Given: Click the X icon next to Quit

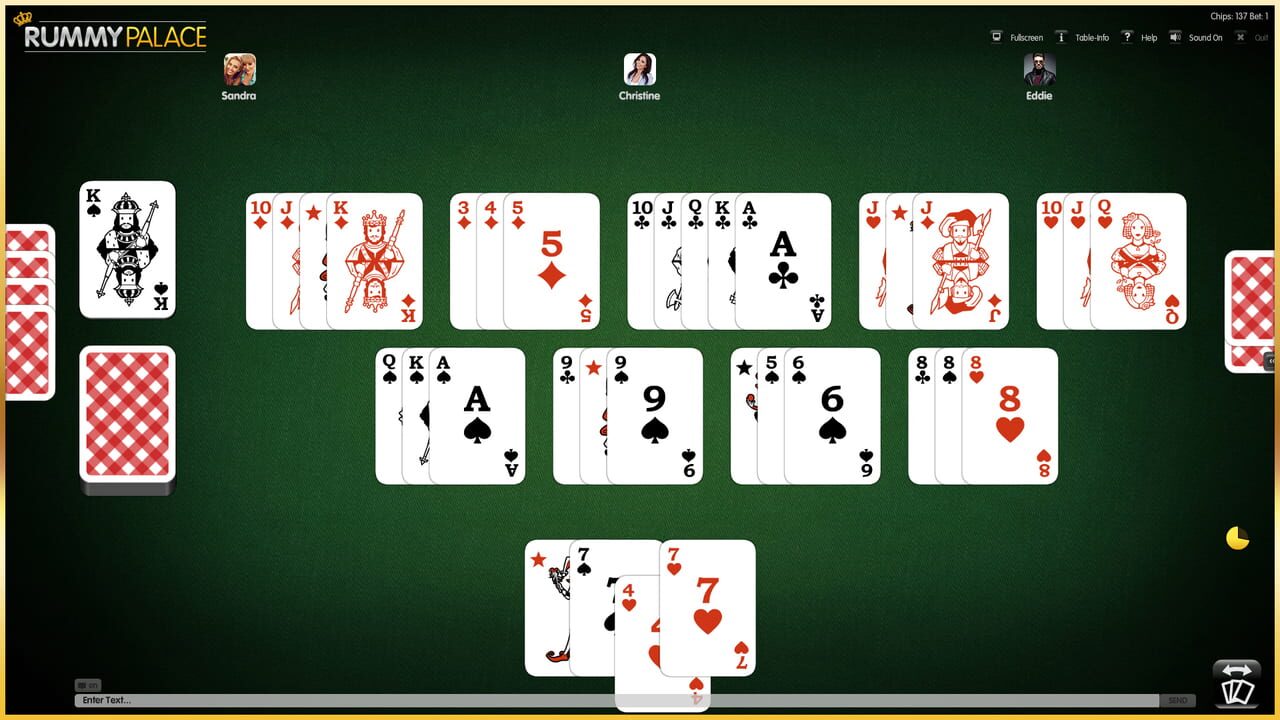Looking at the screenshot, I should (1240, 37).
